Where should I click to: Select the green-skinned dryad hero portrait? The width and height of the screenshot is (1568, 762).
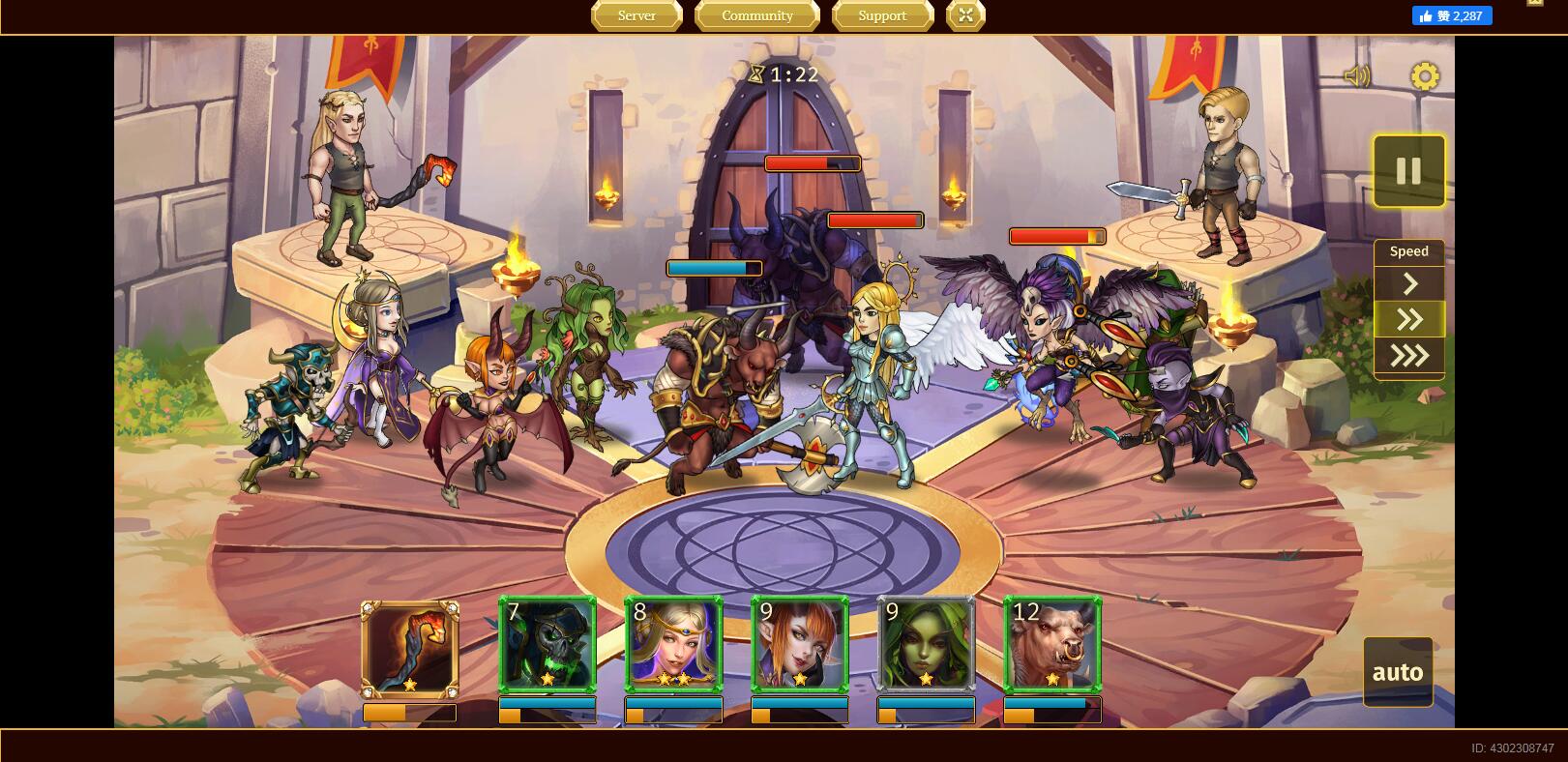(926, 644)
